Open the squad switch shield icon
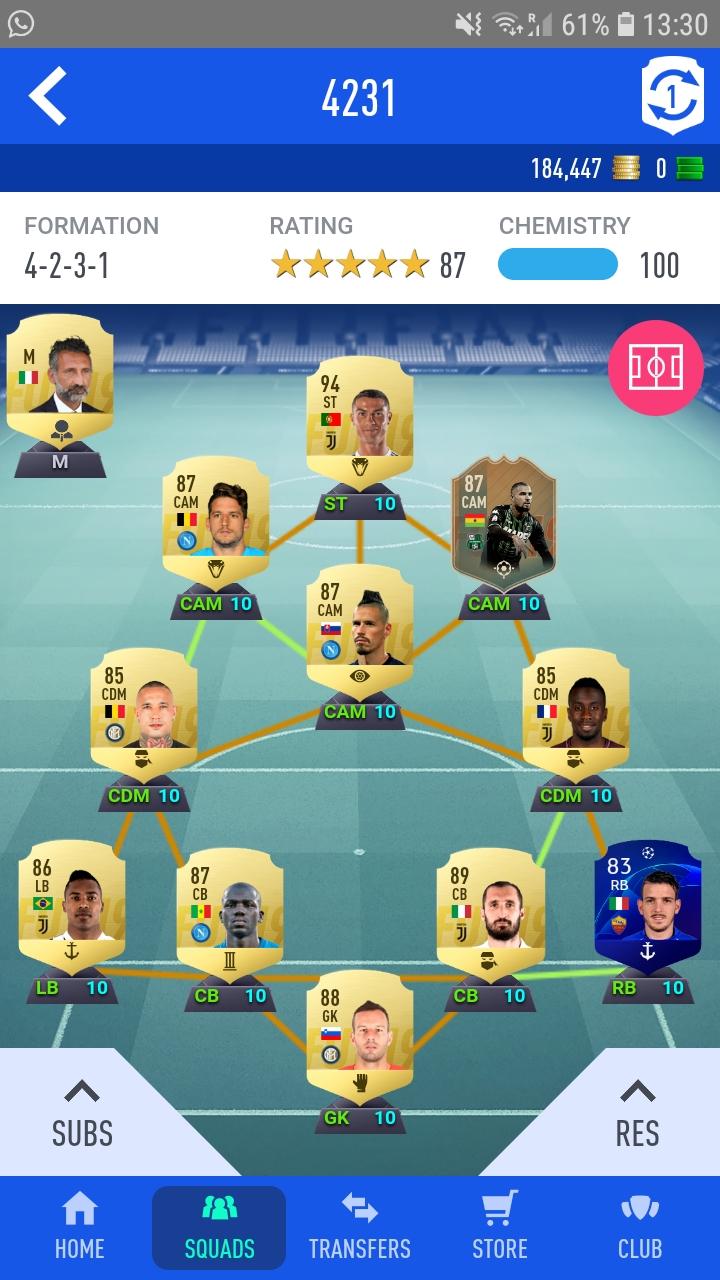This screenshot has width=720, height=1280. [x=671, y=96]
